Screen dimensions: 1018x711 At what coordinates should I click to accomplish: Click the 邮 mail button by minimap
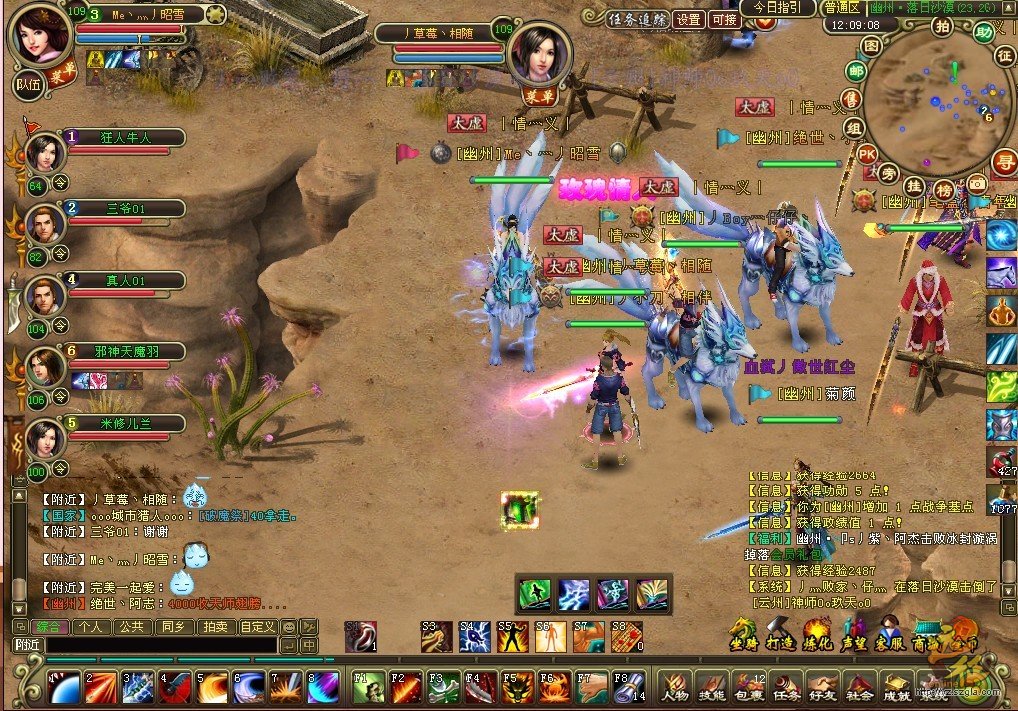856,71
